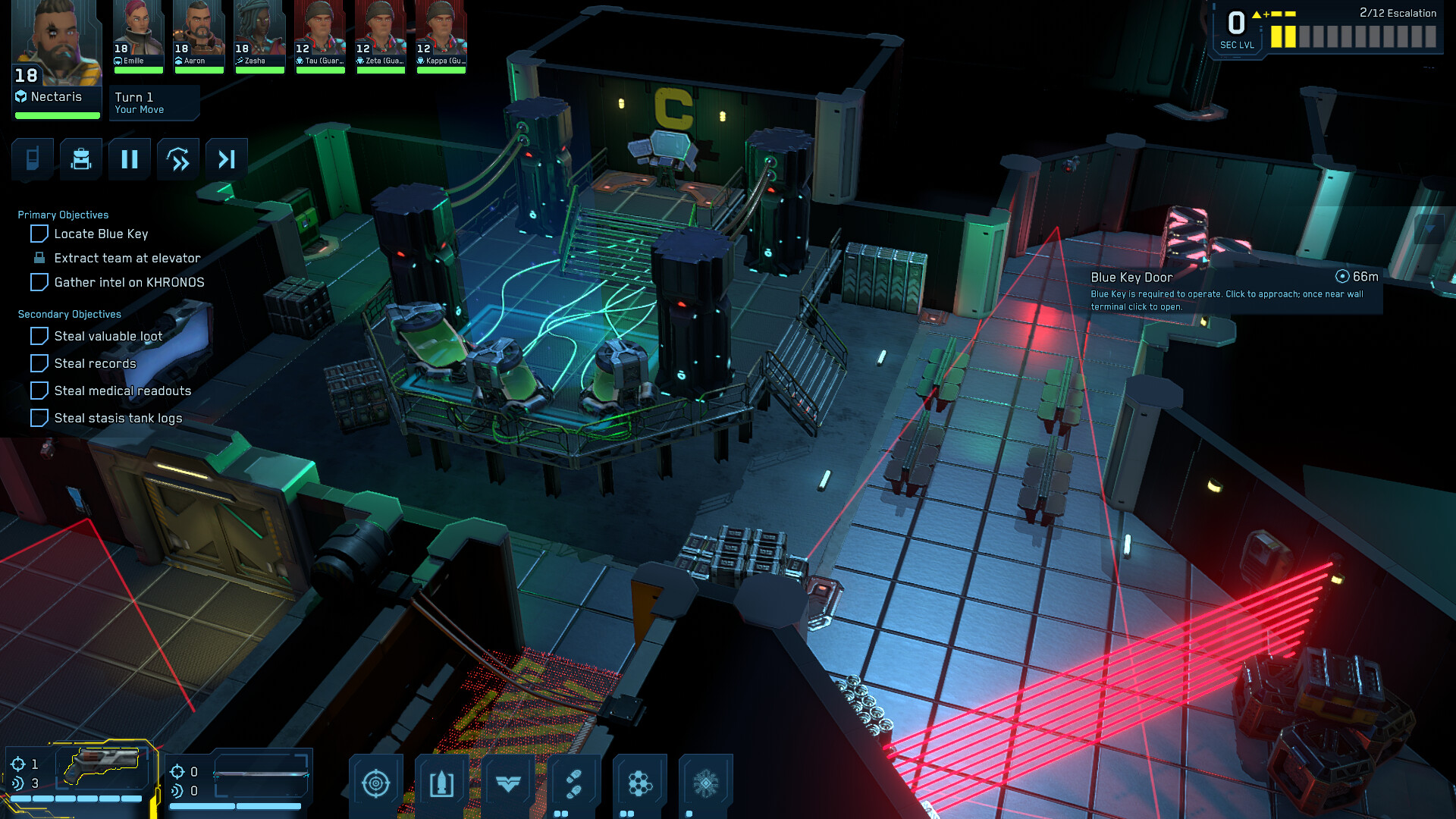This screenshot has height=819, width=1456.
Task: Mark the Steal records objective complete
Action: tap(39, 363)
